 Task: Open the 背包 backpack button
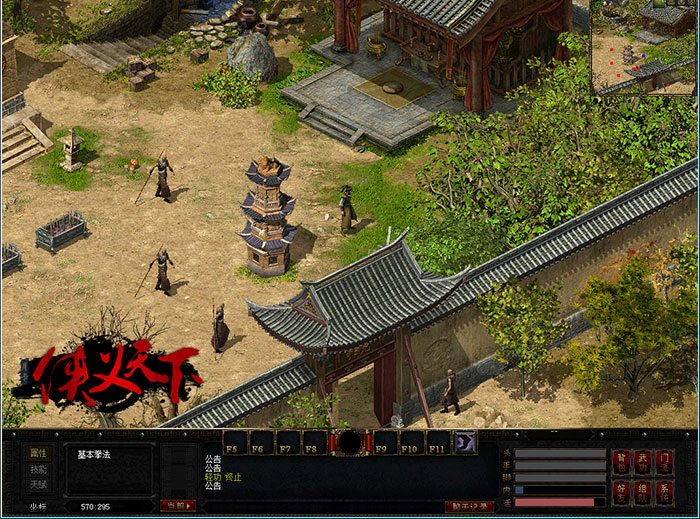[x=622, y=462]
